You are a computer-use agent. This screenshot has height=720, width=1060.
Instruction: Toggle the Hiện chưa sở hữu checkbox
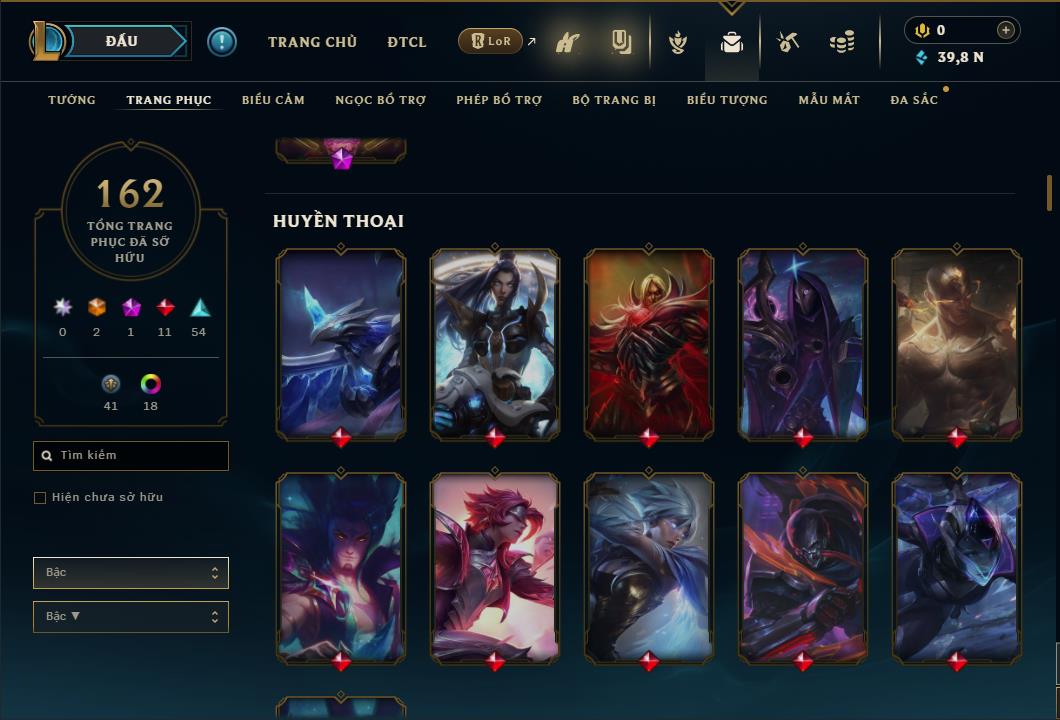pyautogui.click(x=40, y=498)
